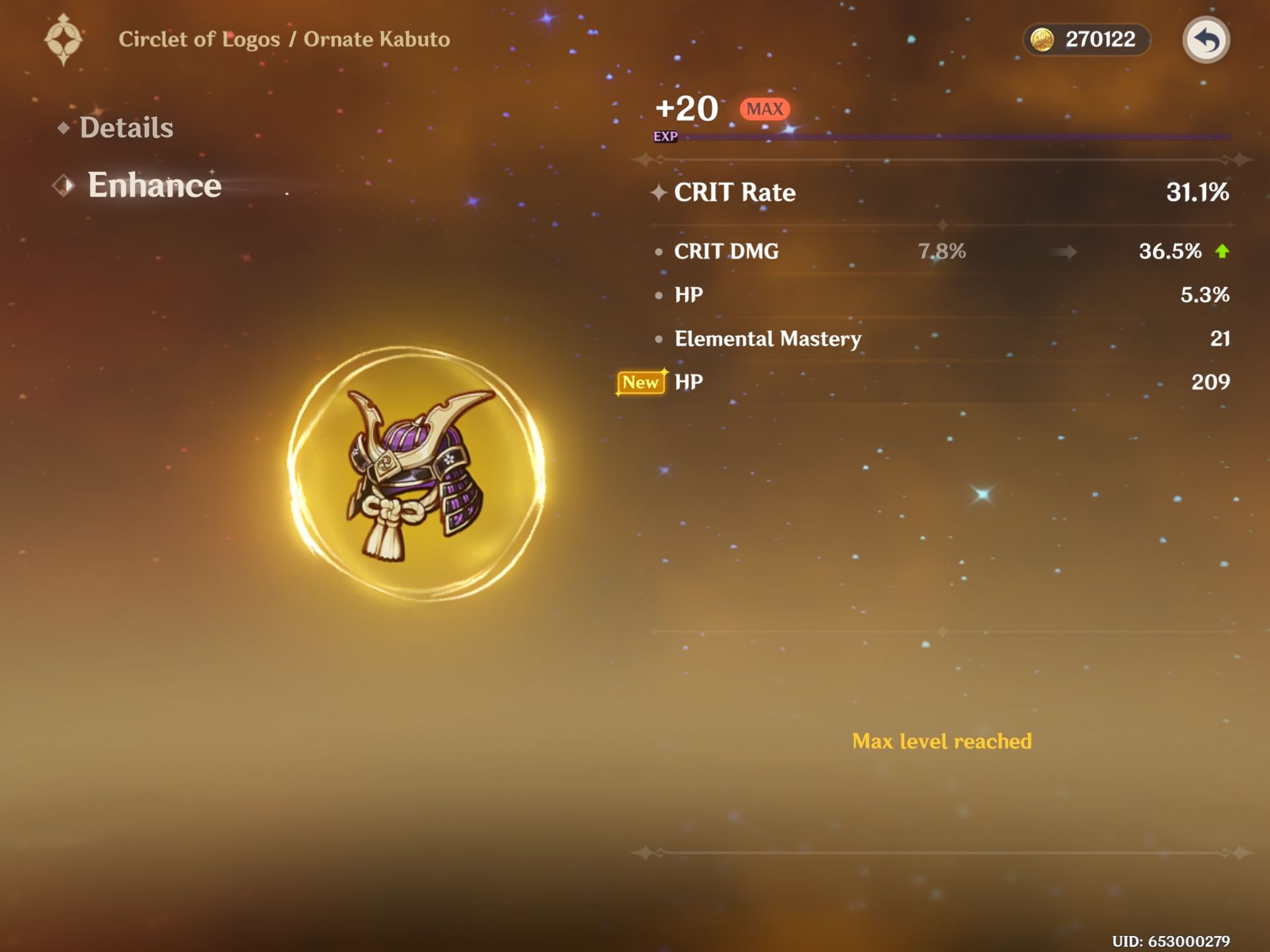Image resolution: width=1270 pixels, height=952 pixels.
Task: Switch to the Details tab
Action: 127,127
